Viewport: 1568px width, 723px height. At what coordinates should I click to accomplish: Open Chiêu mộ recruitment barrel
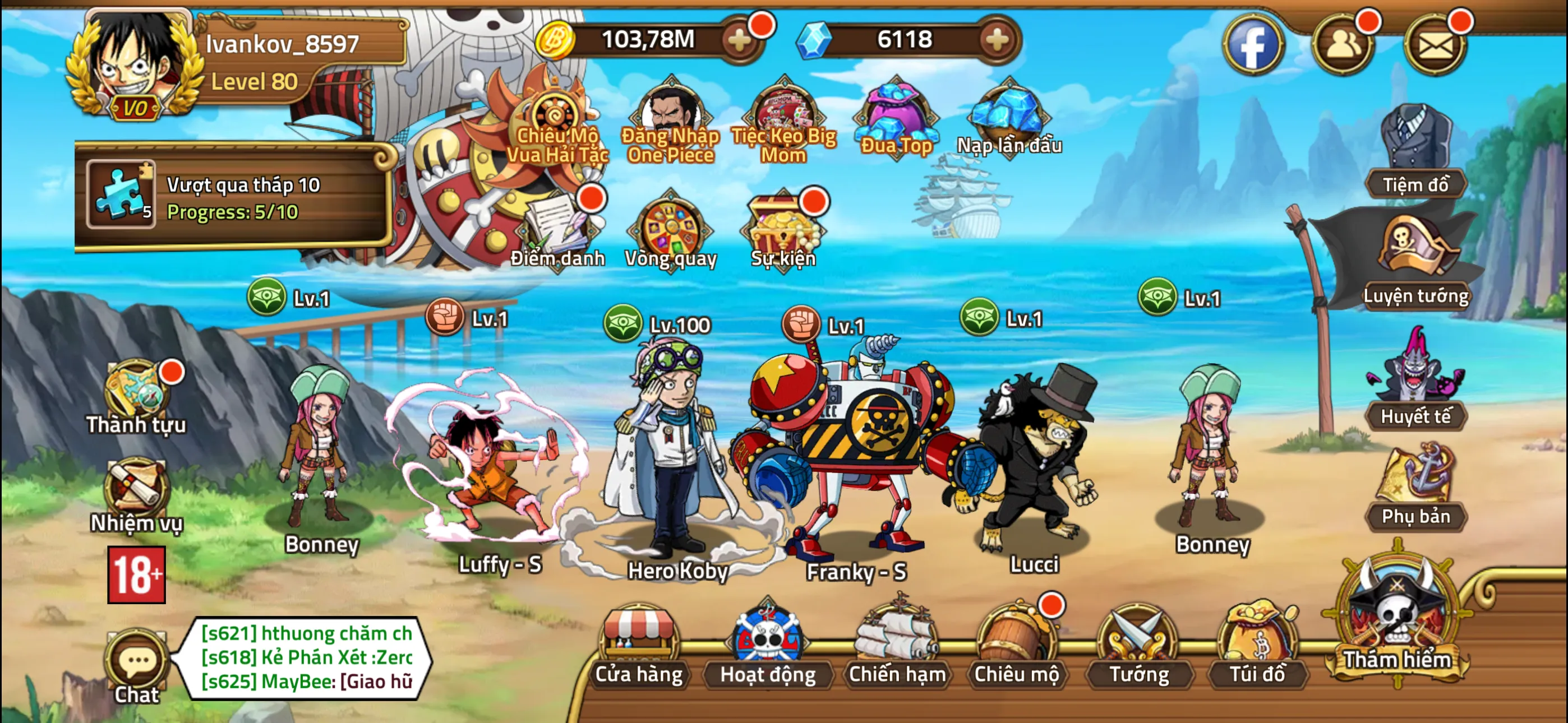point(1016,646)
